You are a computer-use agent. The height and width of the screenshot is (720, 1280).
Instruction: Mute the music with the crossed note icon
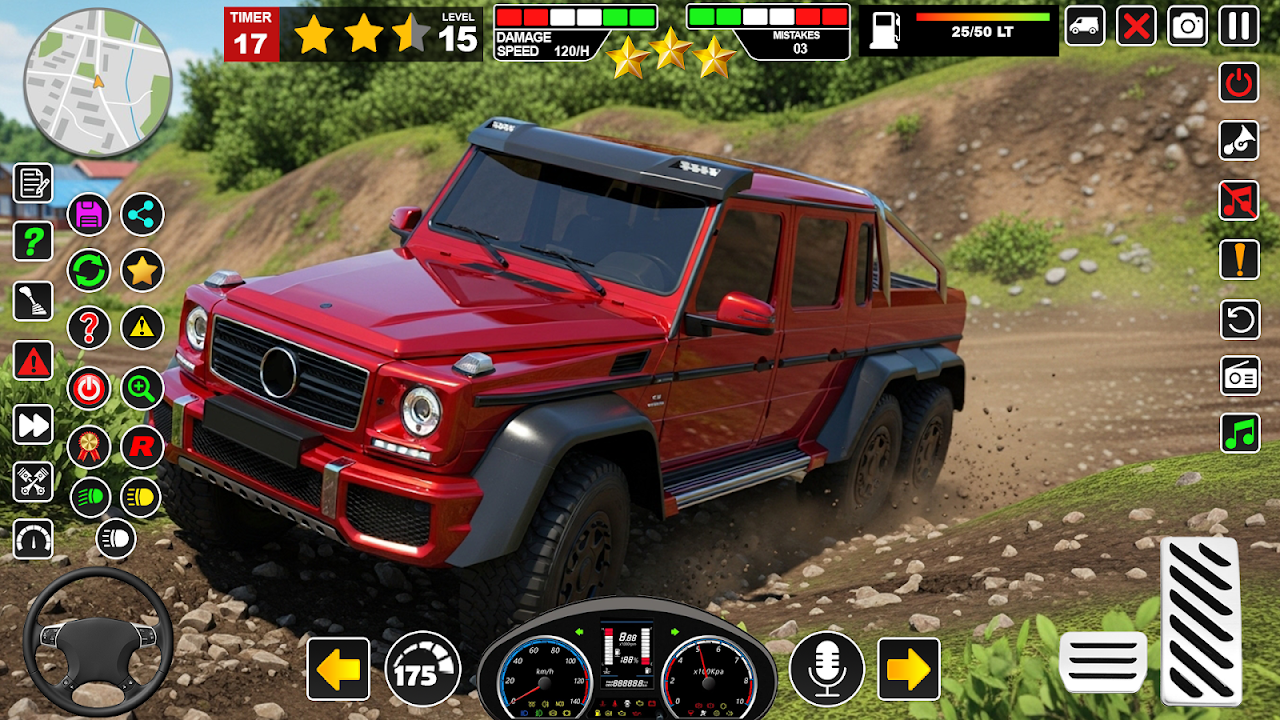pyautogui.click(x=1239, y=200)
